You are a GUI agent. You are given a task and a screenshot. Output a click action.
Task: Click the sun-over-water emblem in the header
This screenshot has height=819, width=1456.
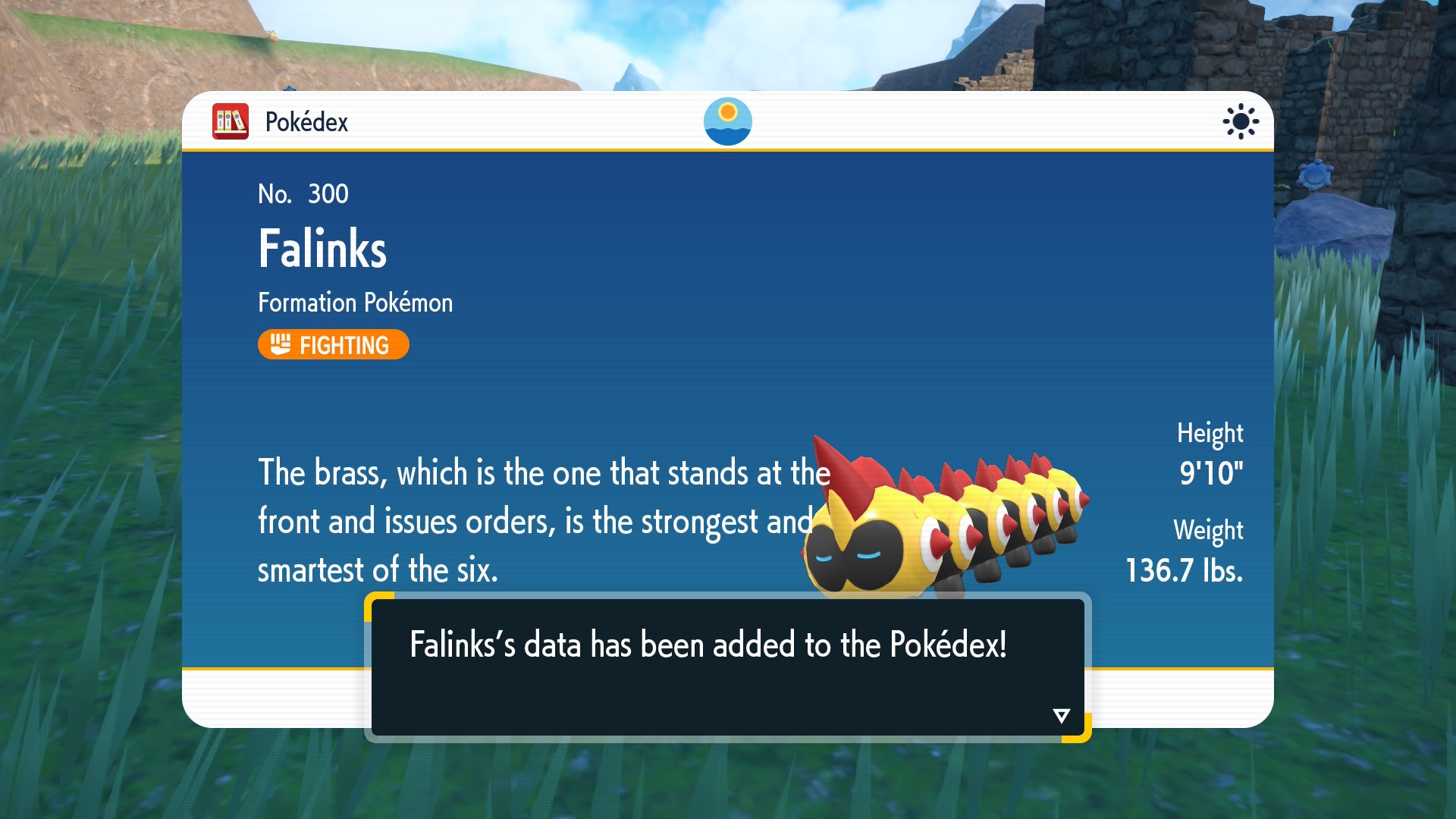pyautogui.click(x=727, y=121)
